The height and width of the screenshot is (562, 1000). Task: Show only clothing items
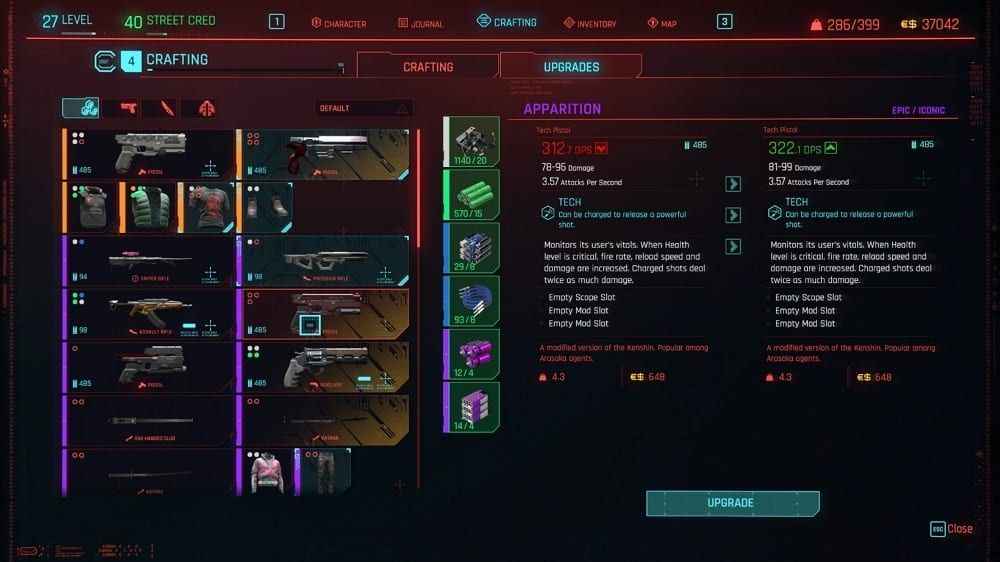click(207, 108)
